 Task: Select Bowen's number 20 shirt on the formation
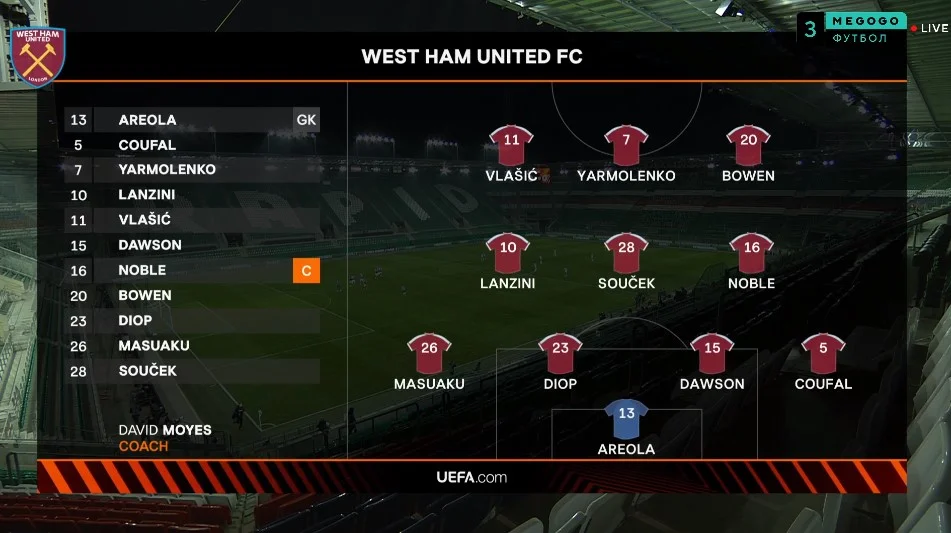(x=748, y=145)
